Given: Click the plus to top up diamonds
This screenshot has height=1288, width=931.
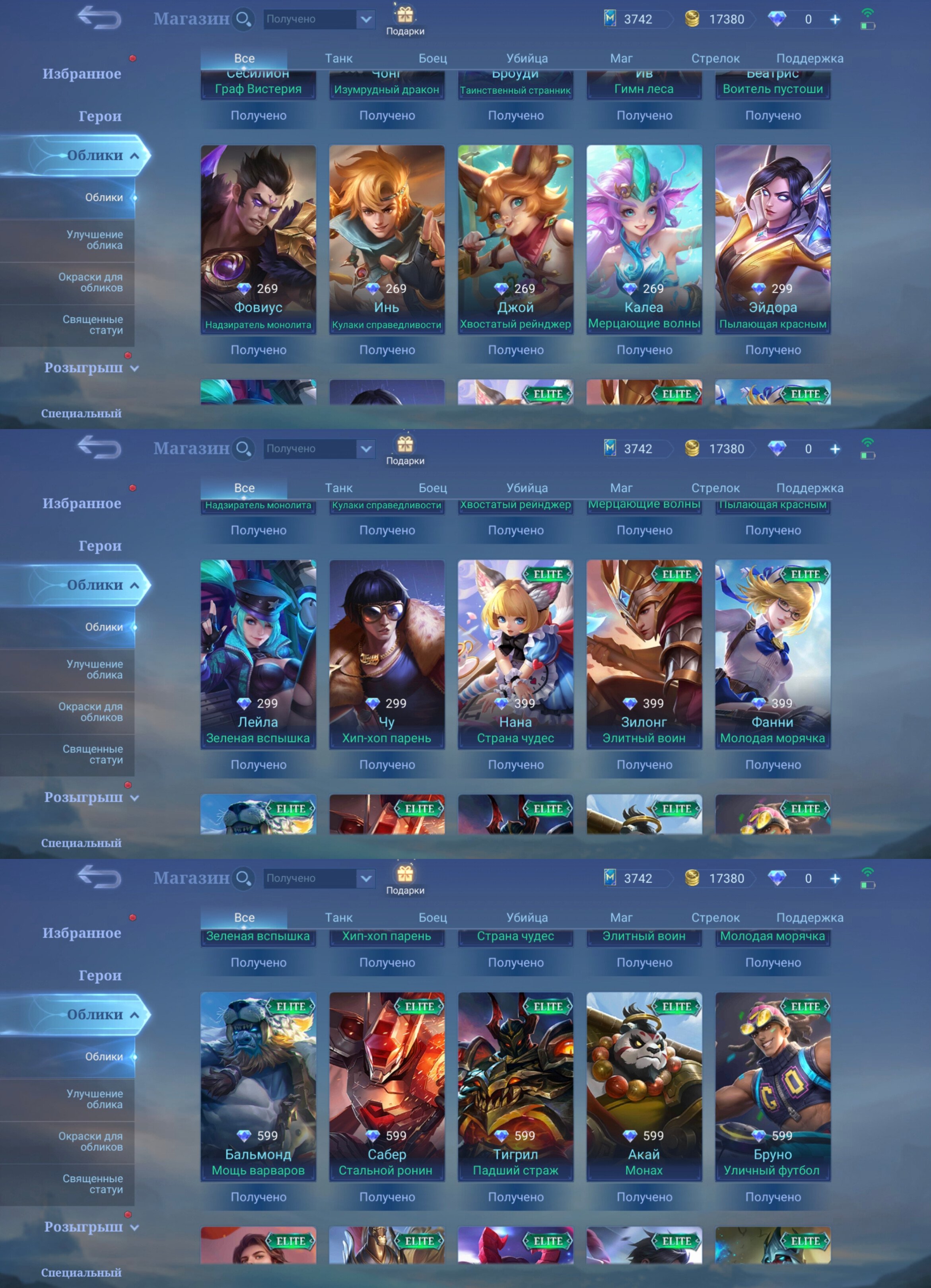Looking at the screenshot, I should [835, 19].
